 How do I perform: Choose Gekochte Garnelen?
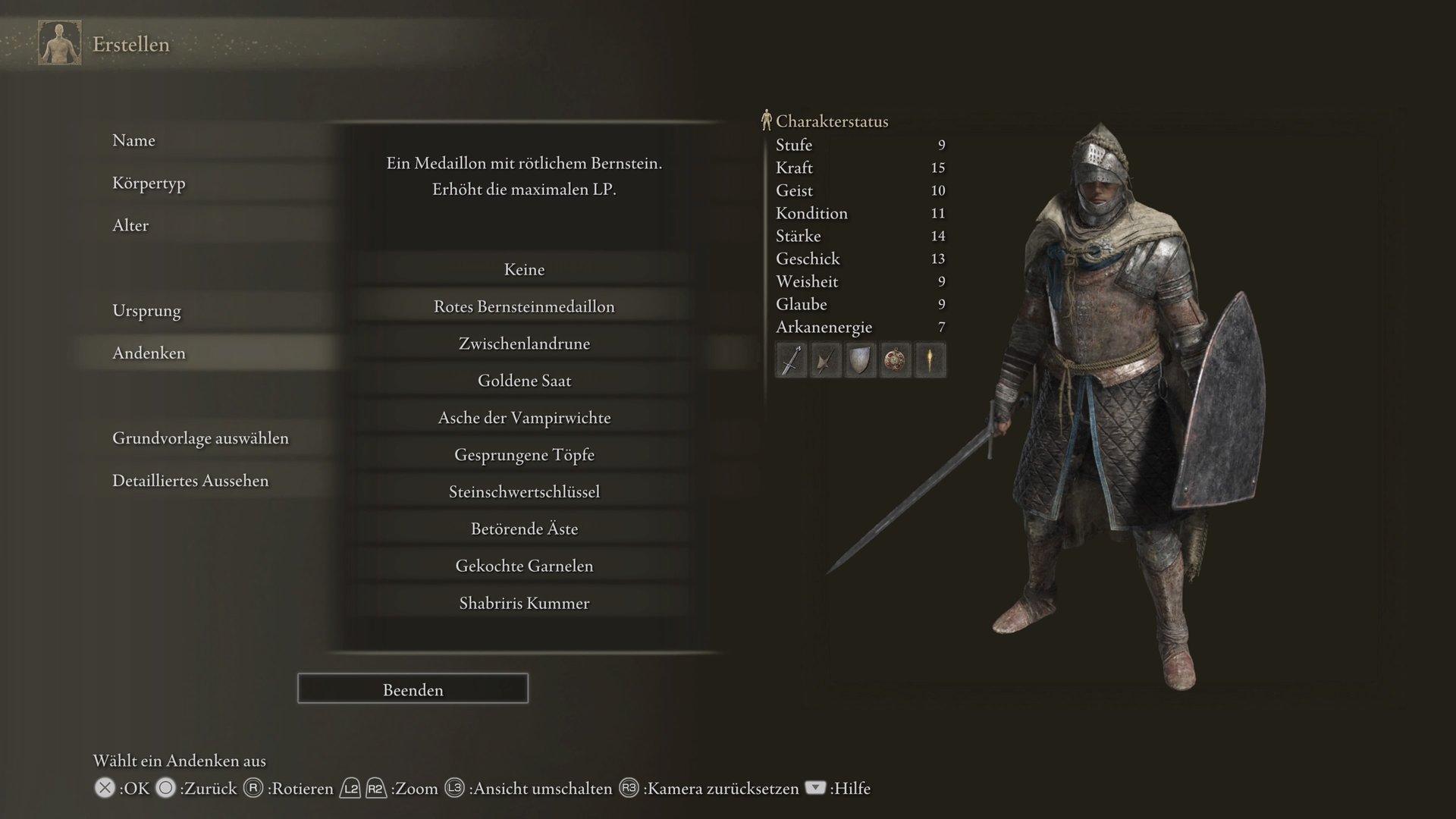pos(524,566)
